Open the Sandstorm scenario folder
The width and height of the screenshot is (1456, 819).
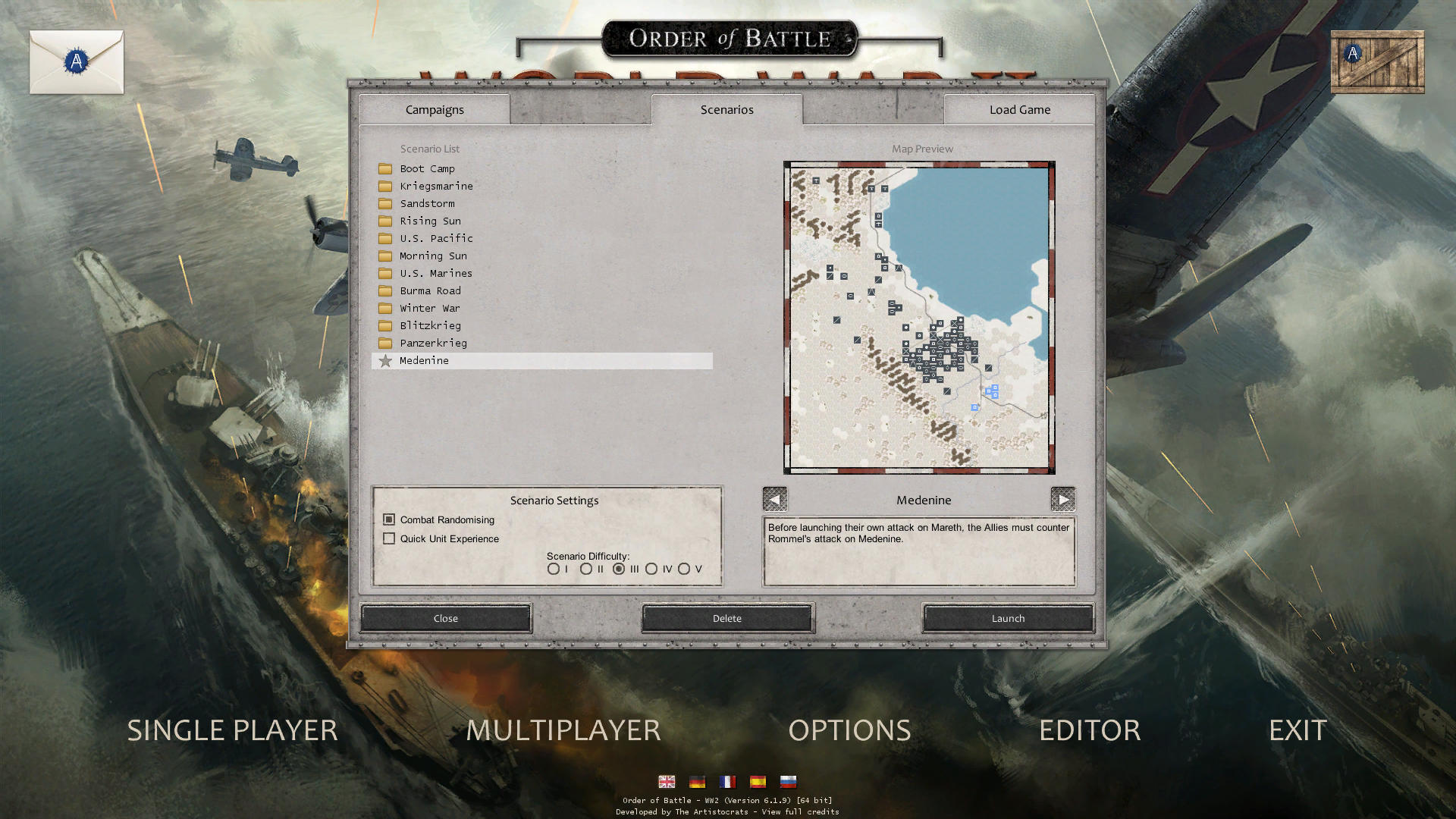(428, 203)
